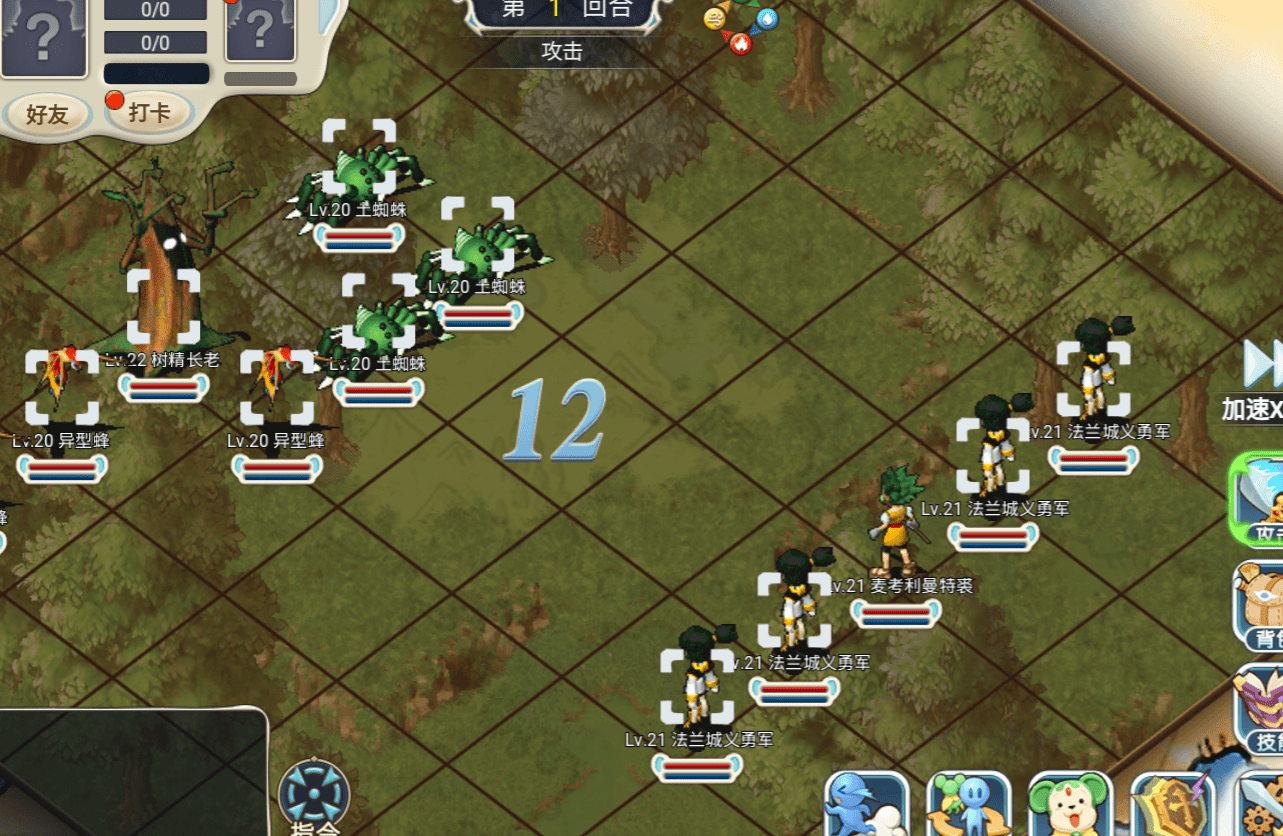The height and width of the screenshot is (836, 1283).
Task: Click the sword and gear icon
Action: 1262,806
